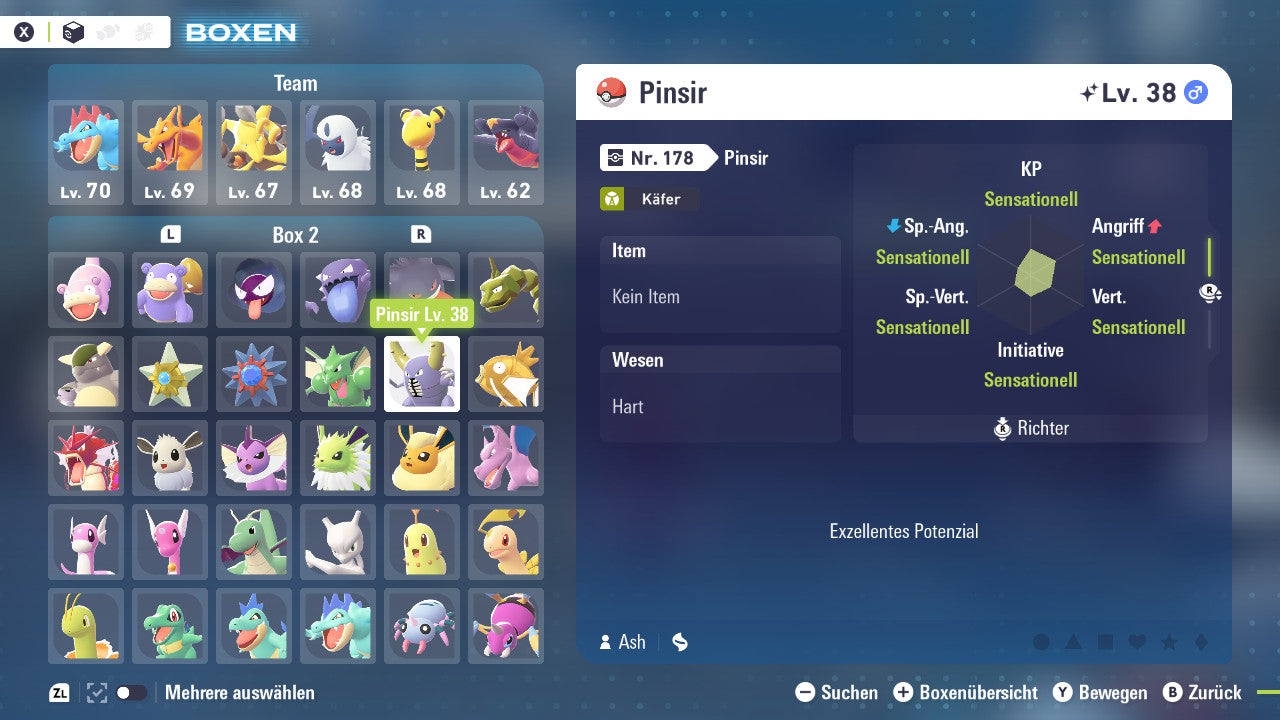Click the R shoulder tab to switch boxes
Viewport: 1280px width, 720px height.
pyautogui.click(x=421, y=234)
